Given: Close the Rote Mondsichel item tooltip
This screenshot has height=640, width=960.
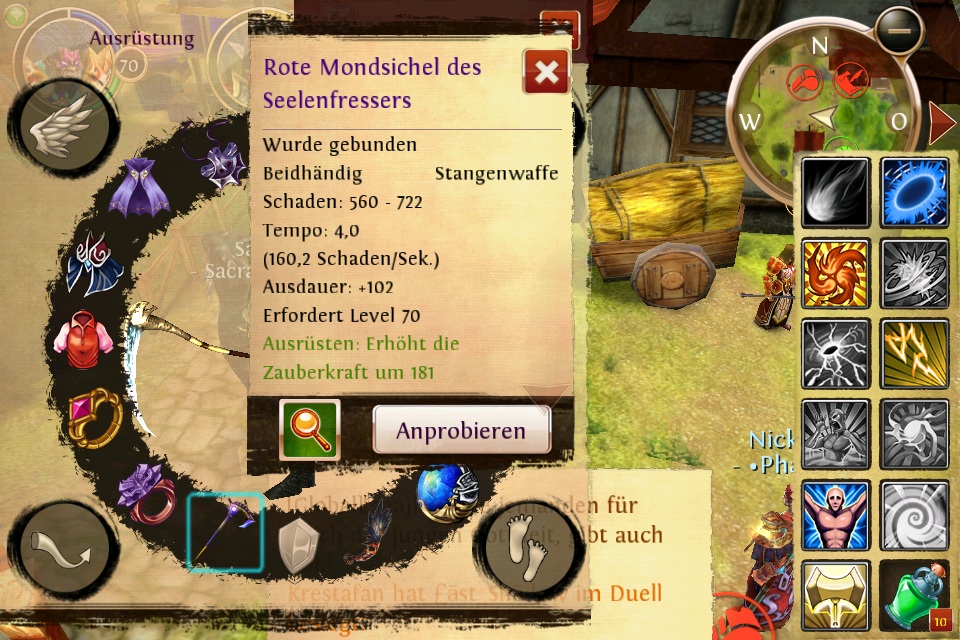Looking at the screenshot, I should tap(546, 72).
